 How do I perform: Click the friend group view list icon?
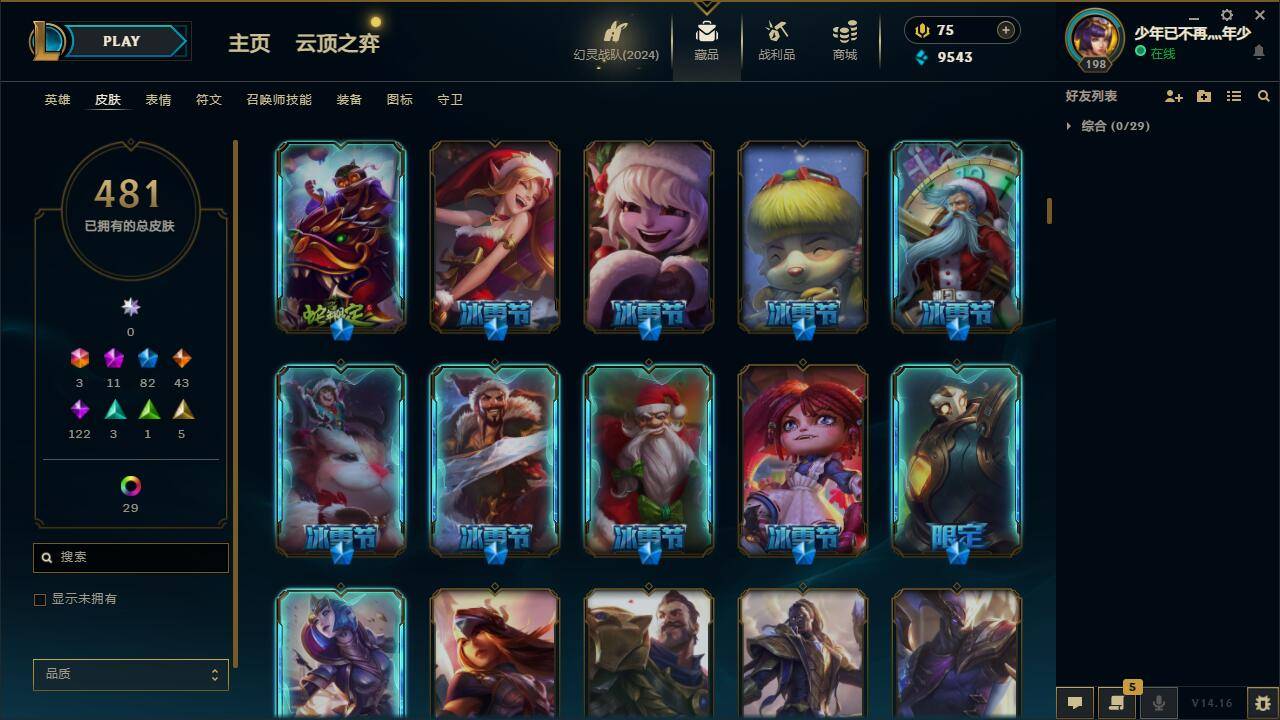point(1234,96)
